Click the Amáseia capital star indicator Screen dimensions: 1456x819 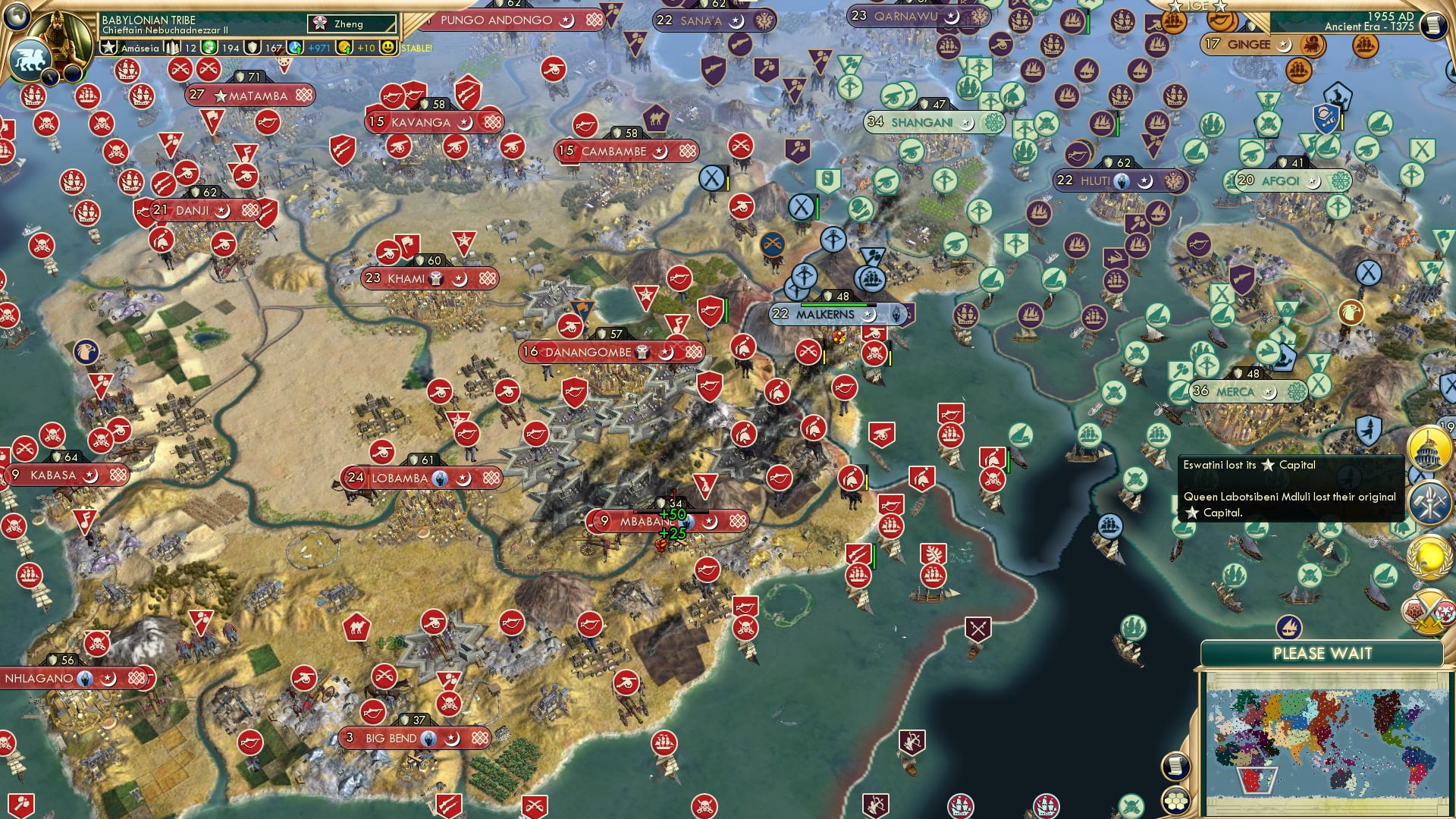[x=109, y=49]
